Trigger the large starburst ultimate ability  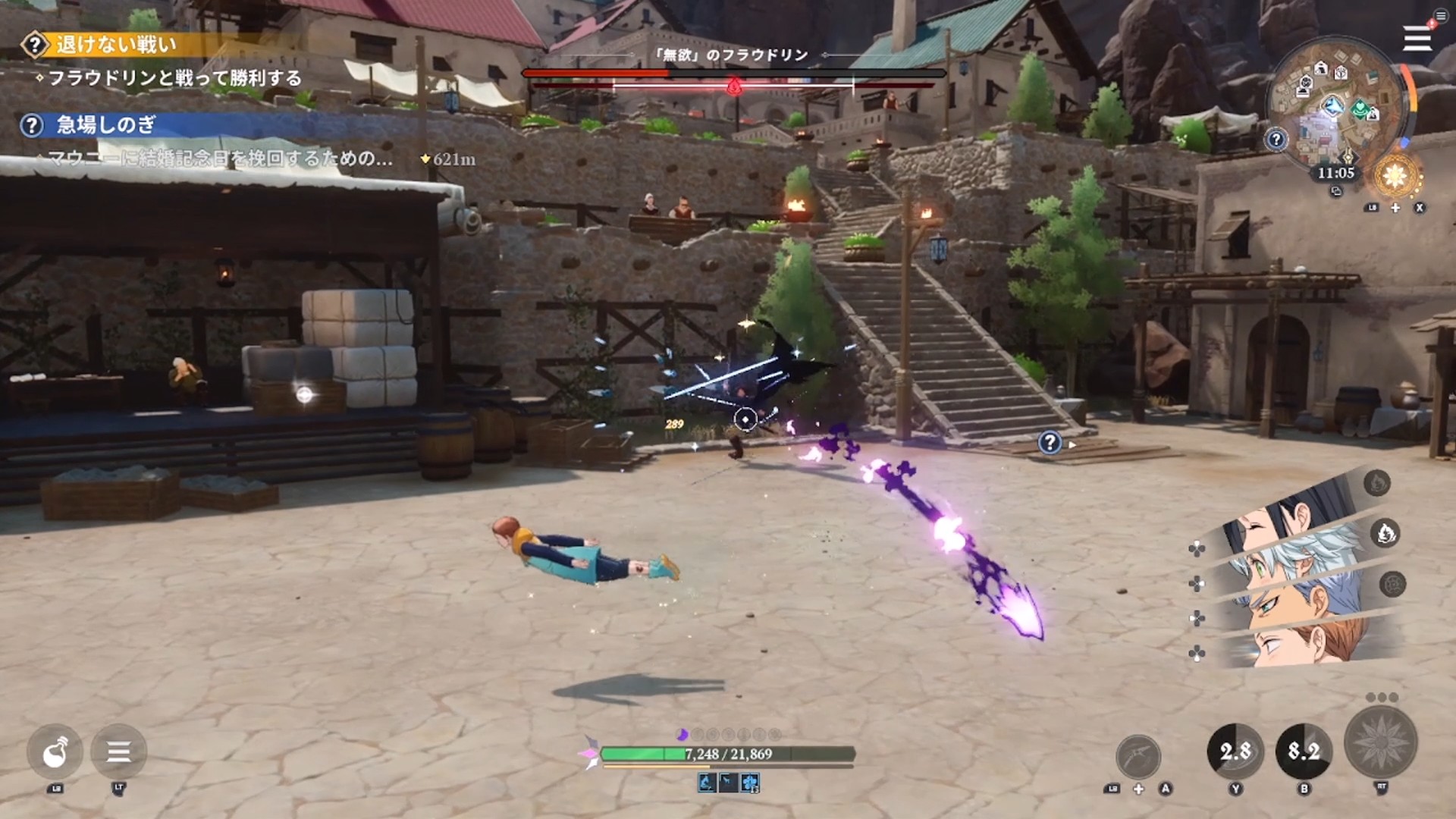pos(1380,743)
